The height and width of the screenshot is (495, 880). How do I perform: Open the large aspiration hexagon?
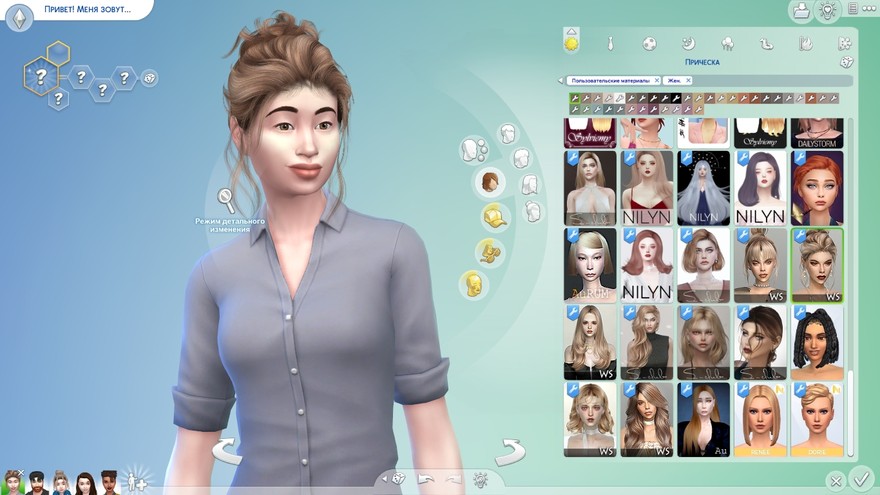[x=41, y=74]
